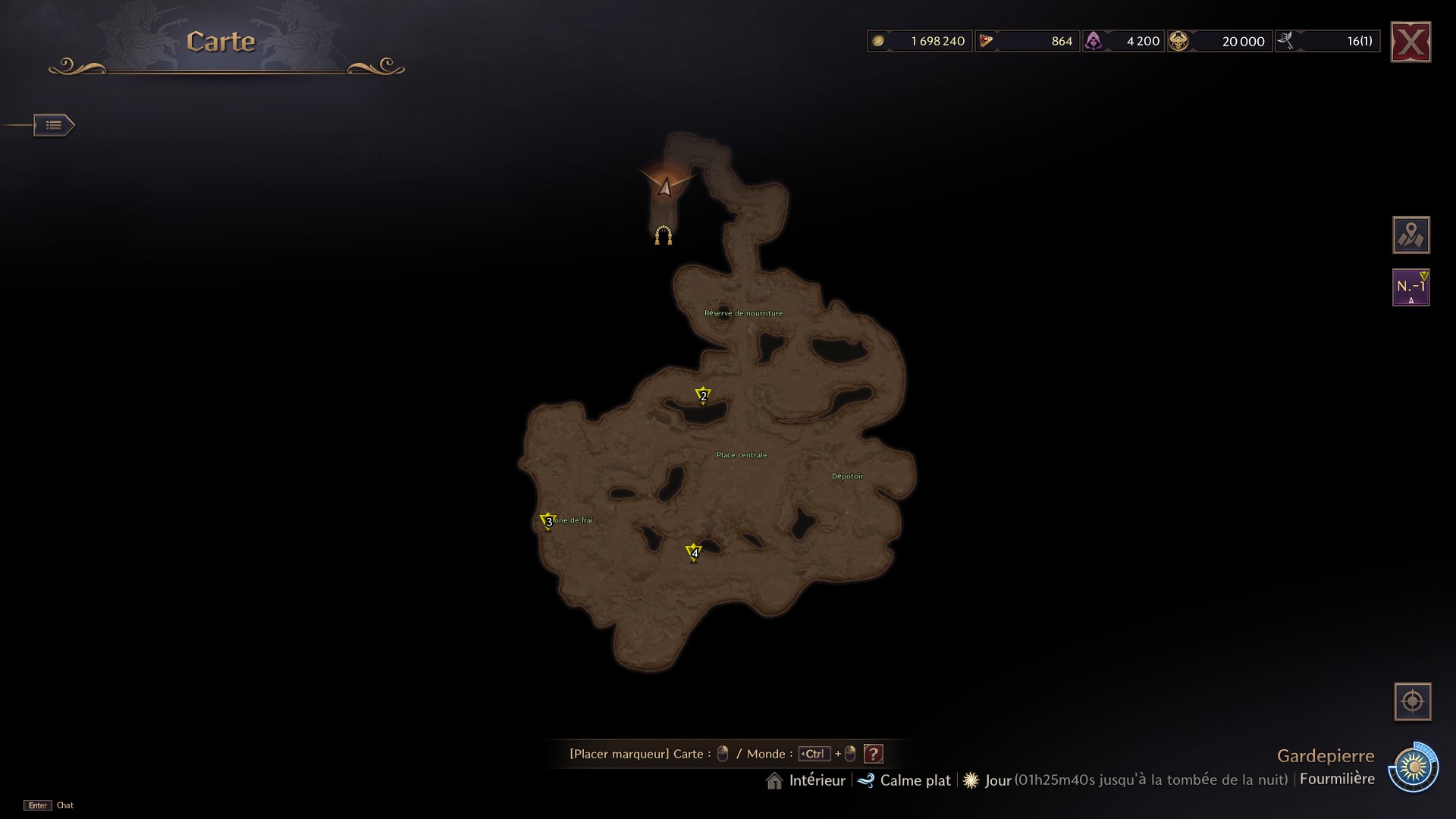The height and width of the screenshot is (819, 1456).
Task: Click the golden archway exit icon
Action: tap(664, 236)
